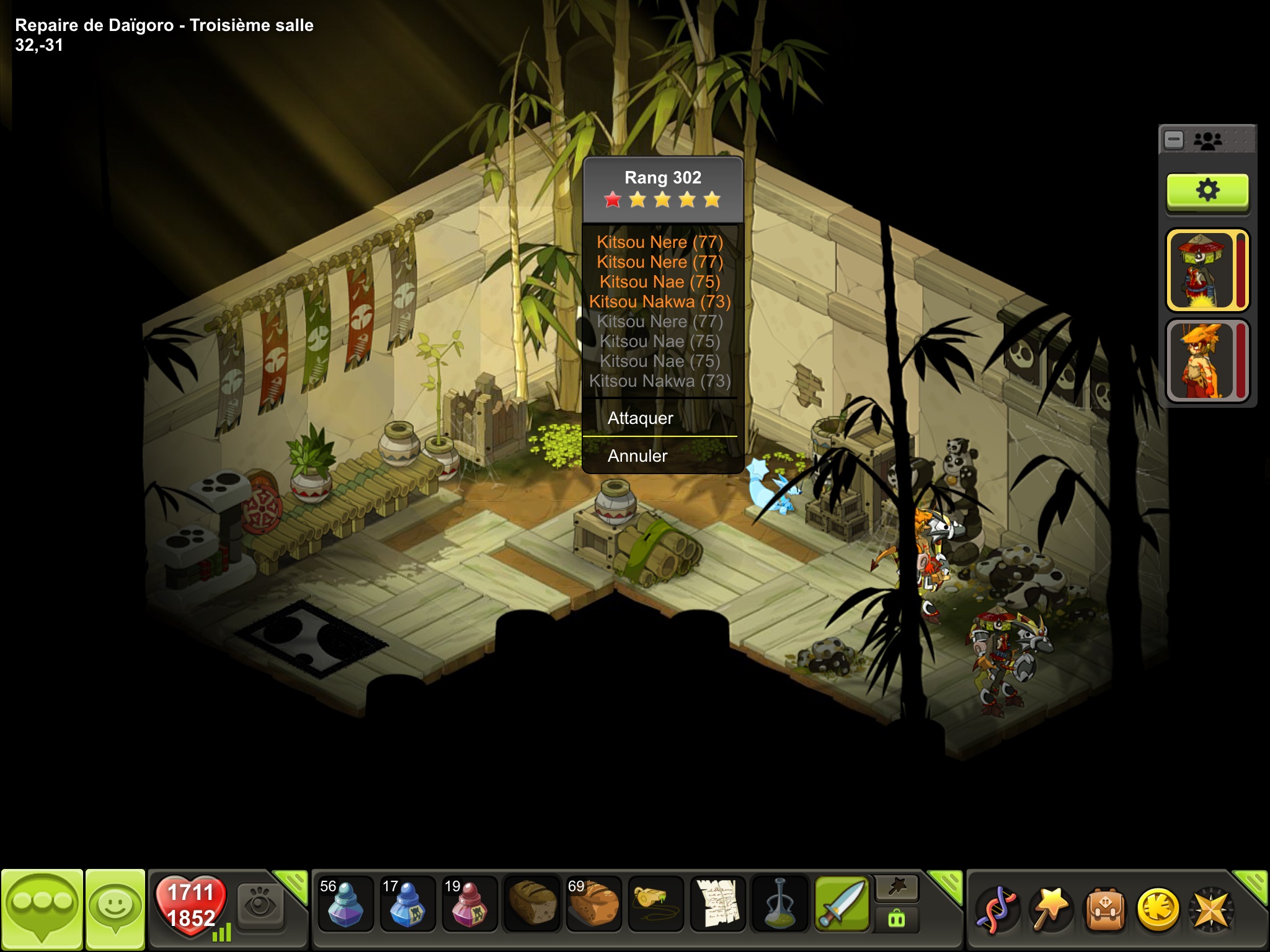1270x952 pixels.
Task: Minimize the party panel with minus button
Action: coord(1174,140)
